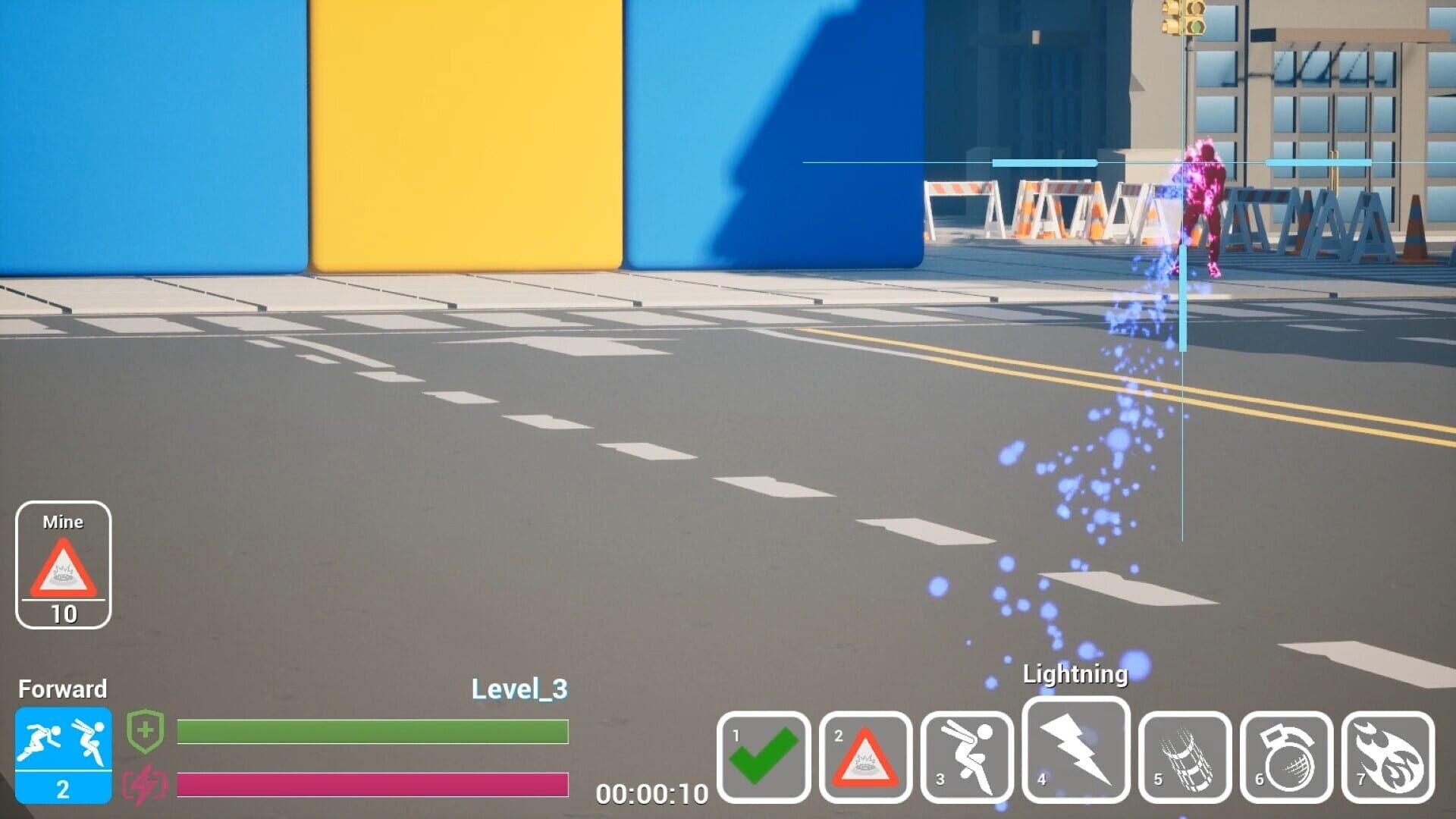Click the number 10 on the Mine counter
Viewport: 1456px width, 819px height.
(64, 612)
